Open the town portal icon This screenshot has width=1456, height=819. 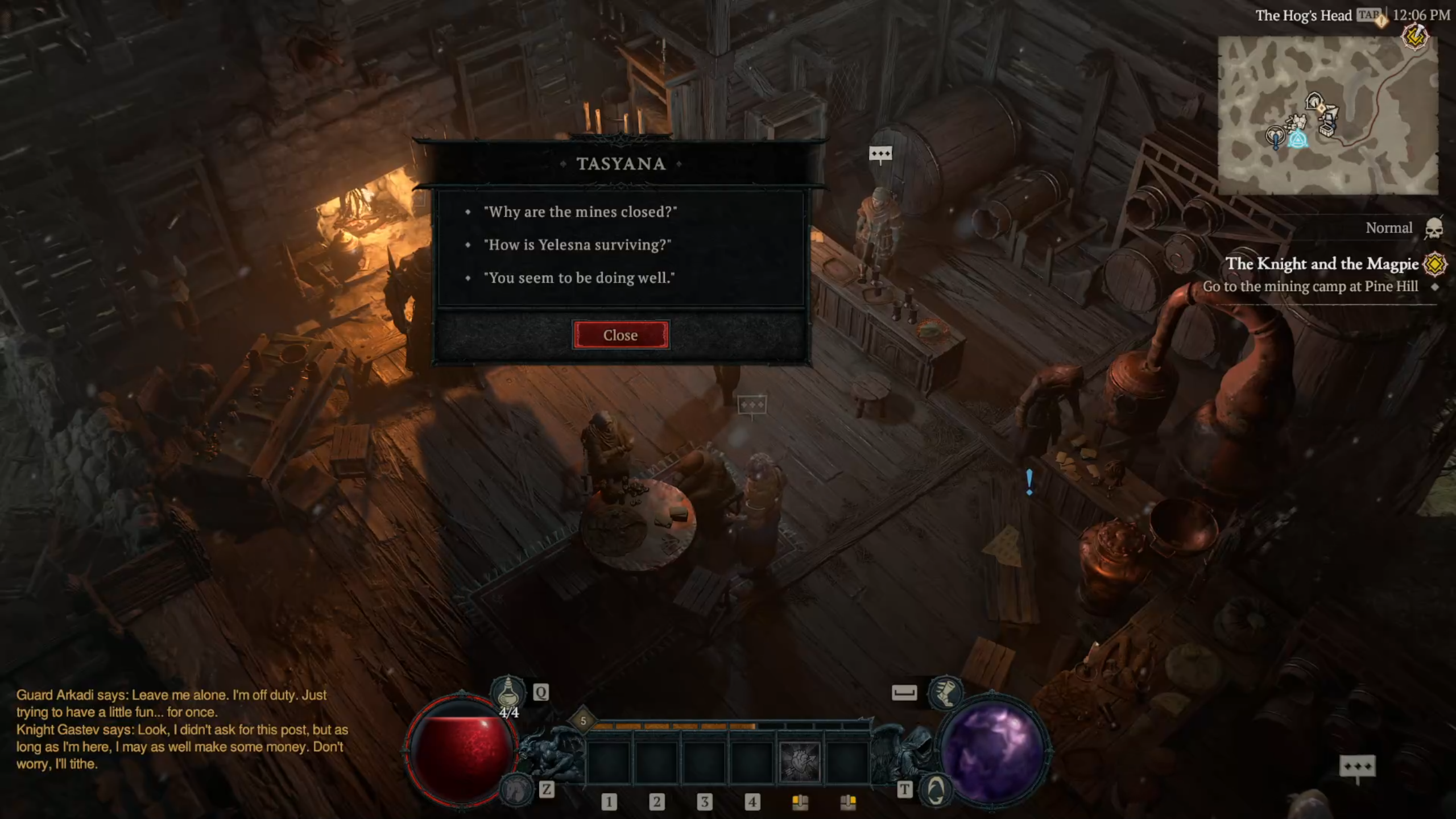point(935,790)
